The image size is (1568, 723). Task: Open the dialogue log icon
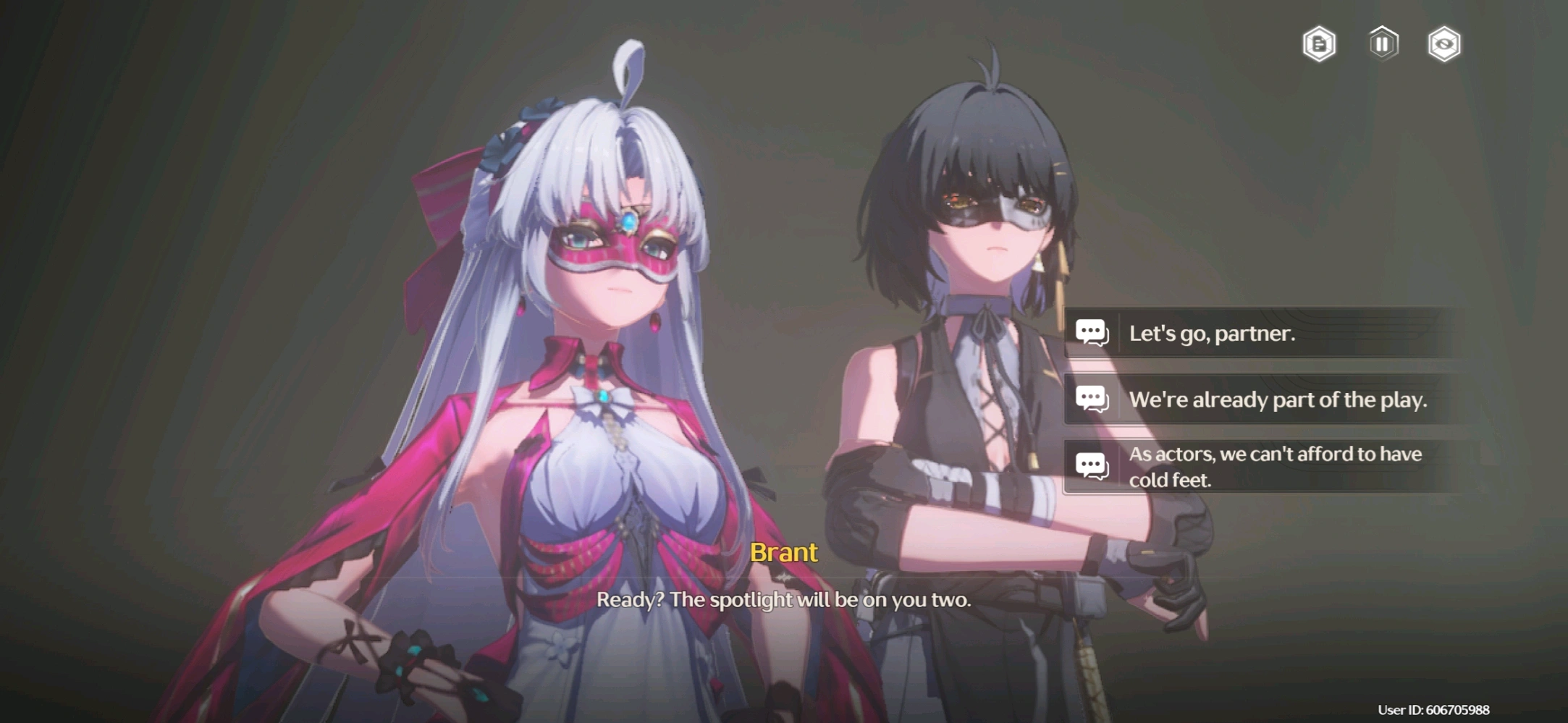click(x=1319, y=44)
